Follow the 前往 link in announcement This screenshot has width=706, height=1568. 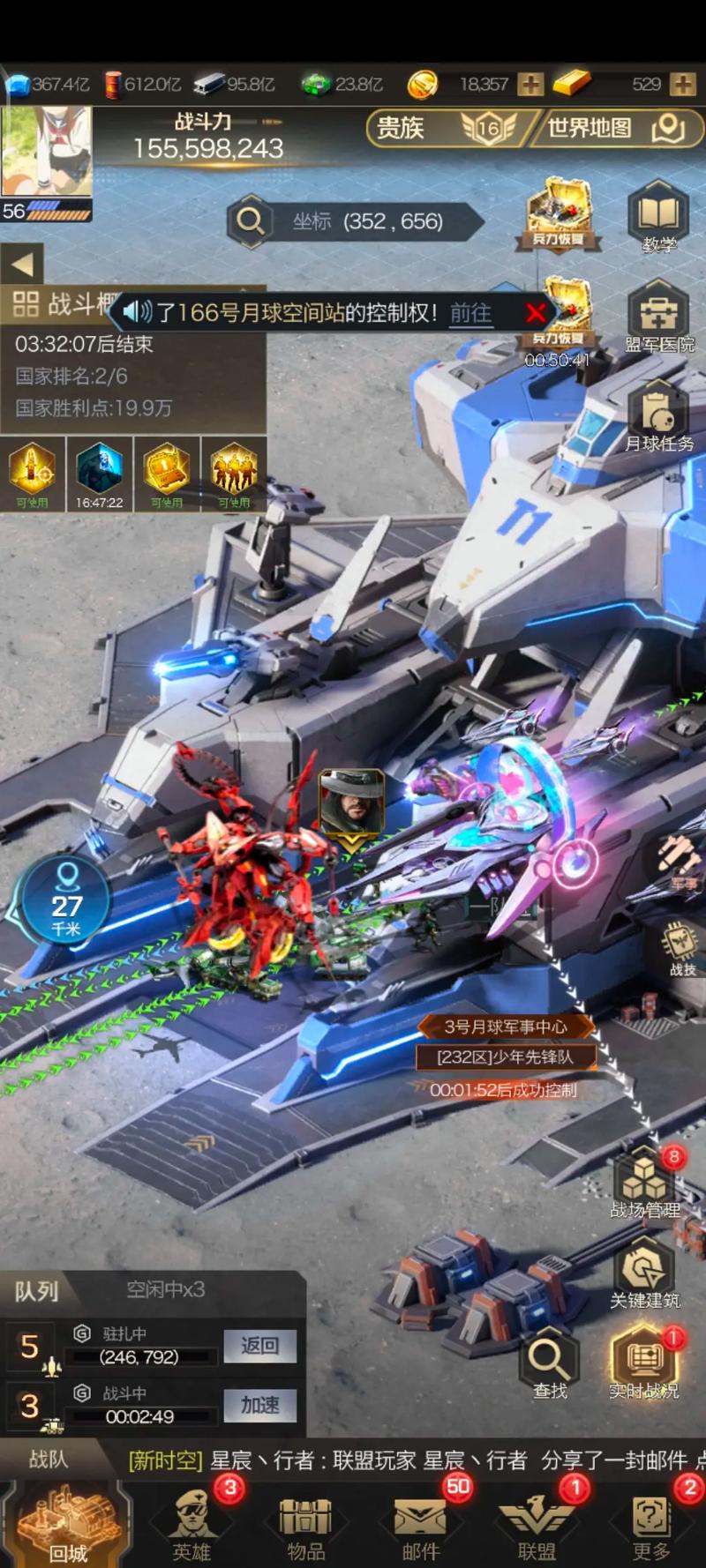(470, 313)
